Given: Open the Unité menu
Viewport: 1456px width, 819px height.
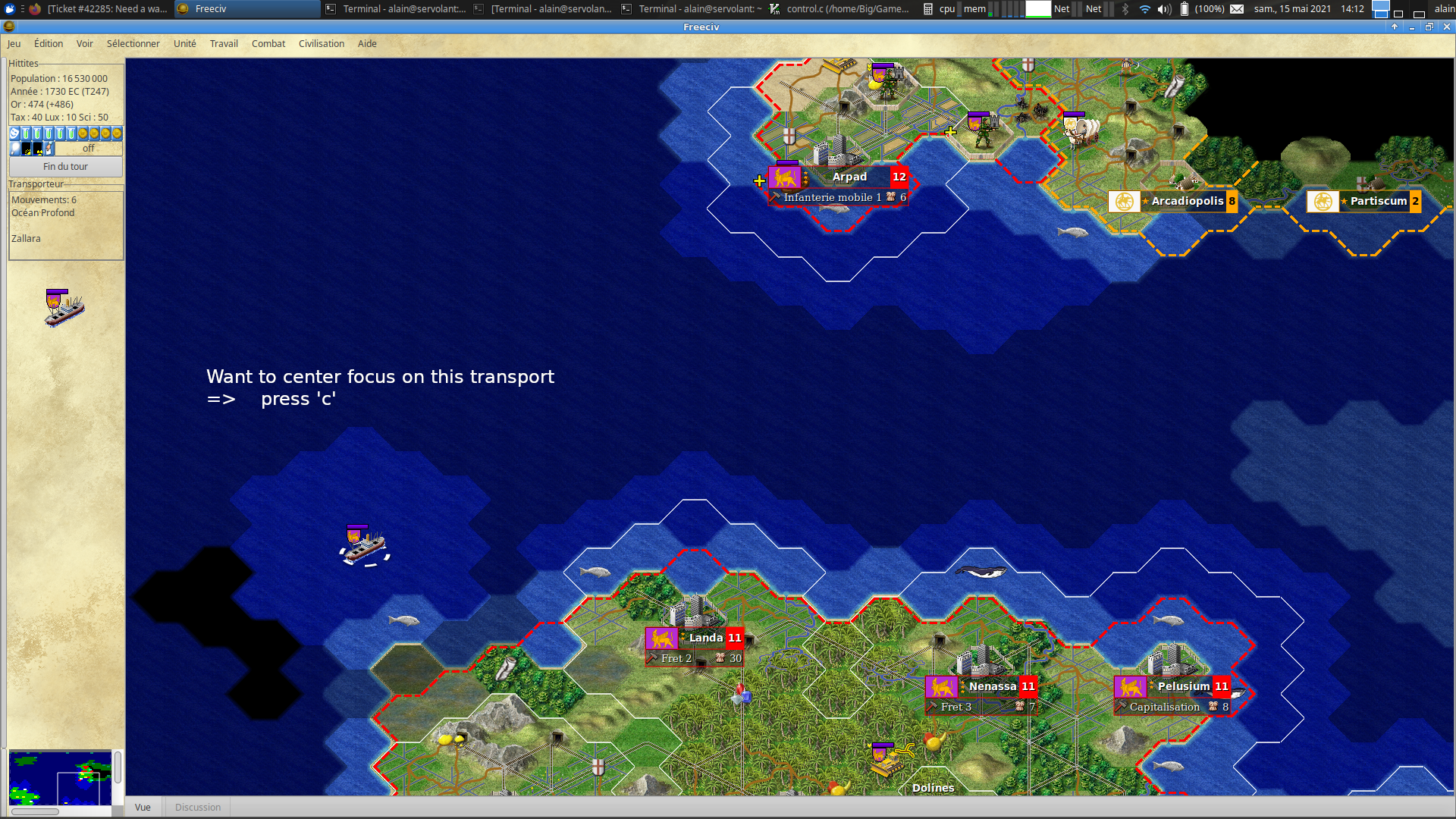Looking at the screenshot, I should [x=184, y=44].
